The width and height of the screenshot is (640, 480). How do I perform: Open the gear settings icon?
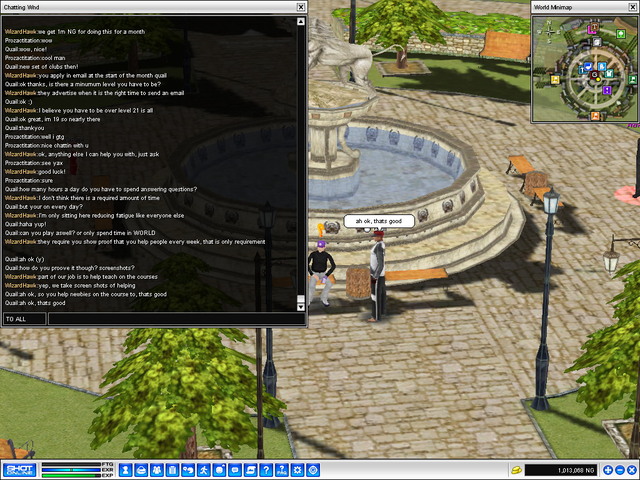297,469
